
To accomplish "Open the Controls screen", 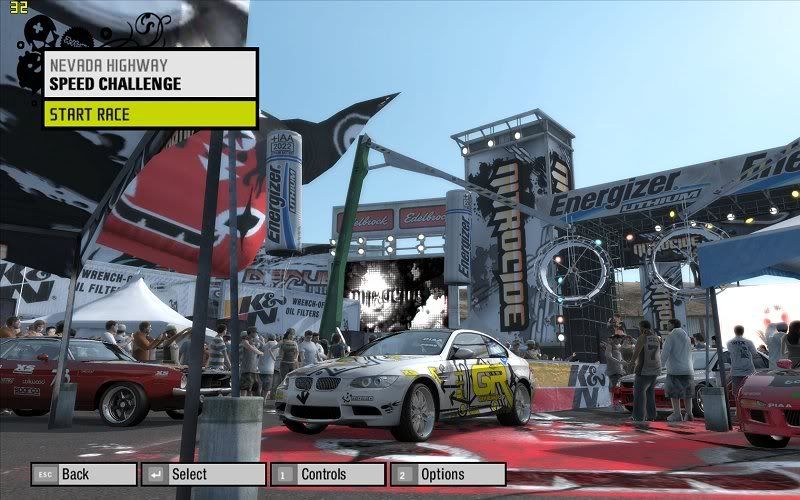I will coord(327,474).
